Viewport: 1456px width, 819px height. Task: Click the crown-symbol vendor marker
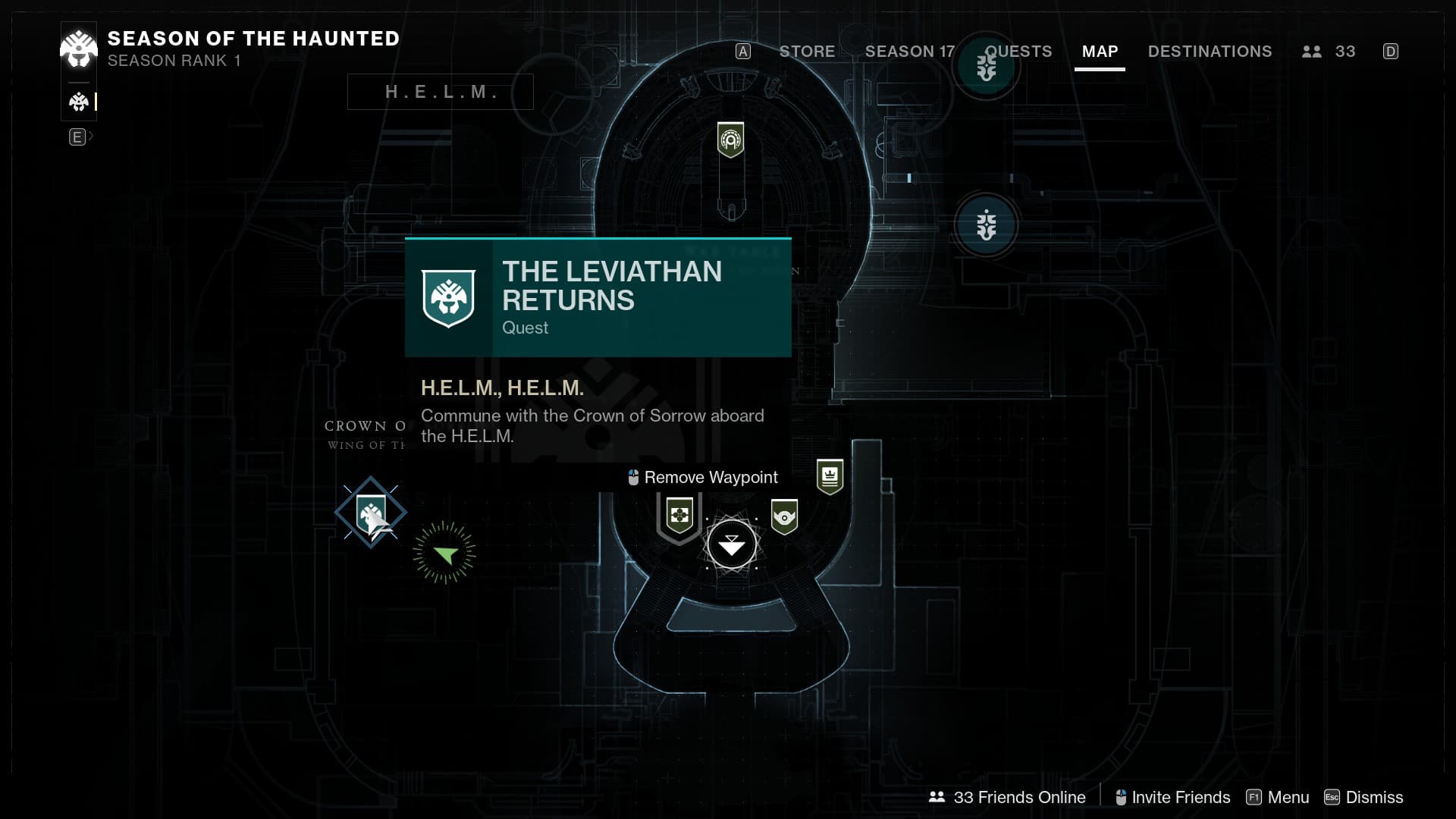(x=830, y=476)
